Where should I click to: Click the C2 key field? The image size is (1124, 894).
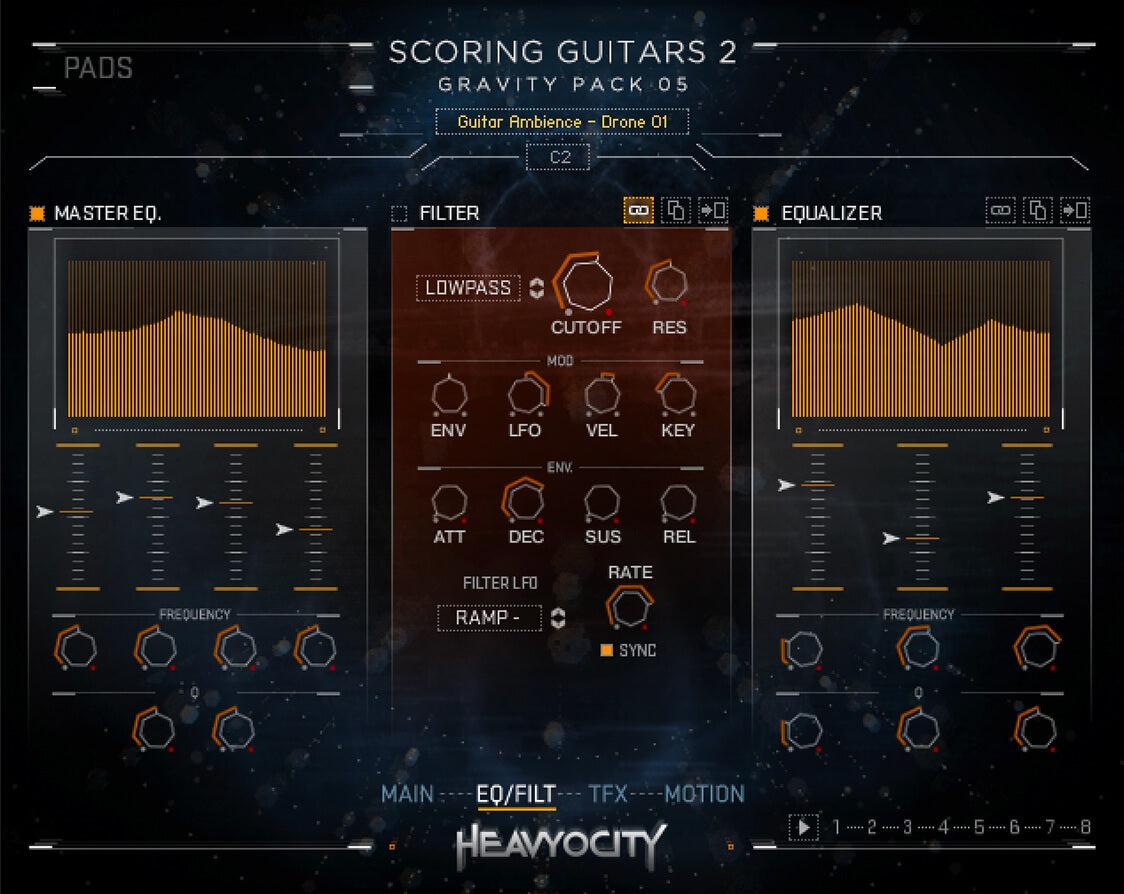coord(559,157)
